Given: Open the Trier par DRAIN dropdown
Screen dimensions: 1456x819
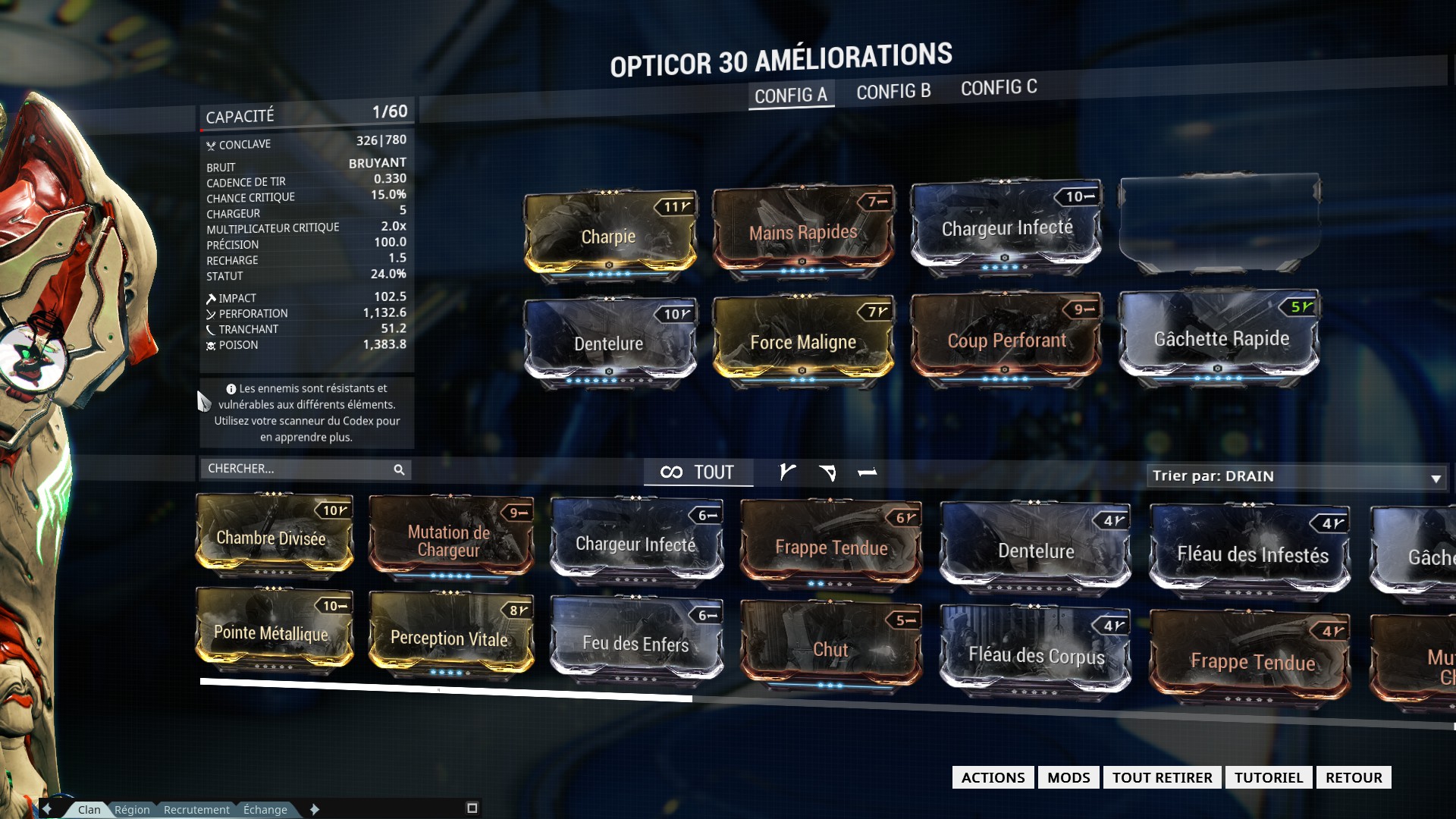Looking at the screenshot, I should coord(1296,476).
